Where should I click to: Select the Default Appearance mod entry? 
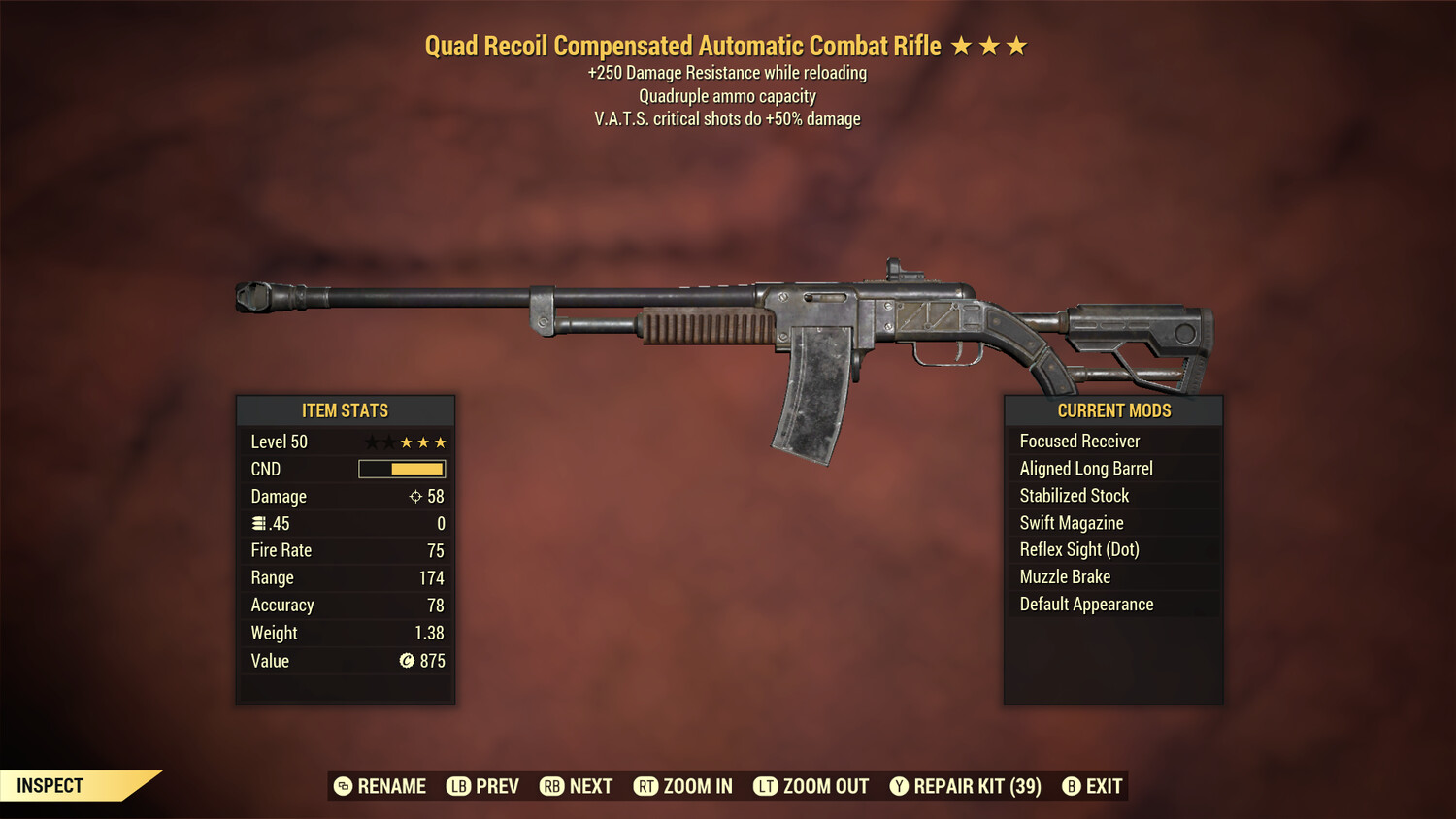pyautogui.click(x=1085, y=604)
